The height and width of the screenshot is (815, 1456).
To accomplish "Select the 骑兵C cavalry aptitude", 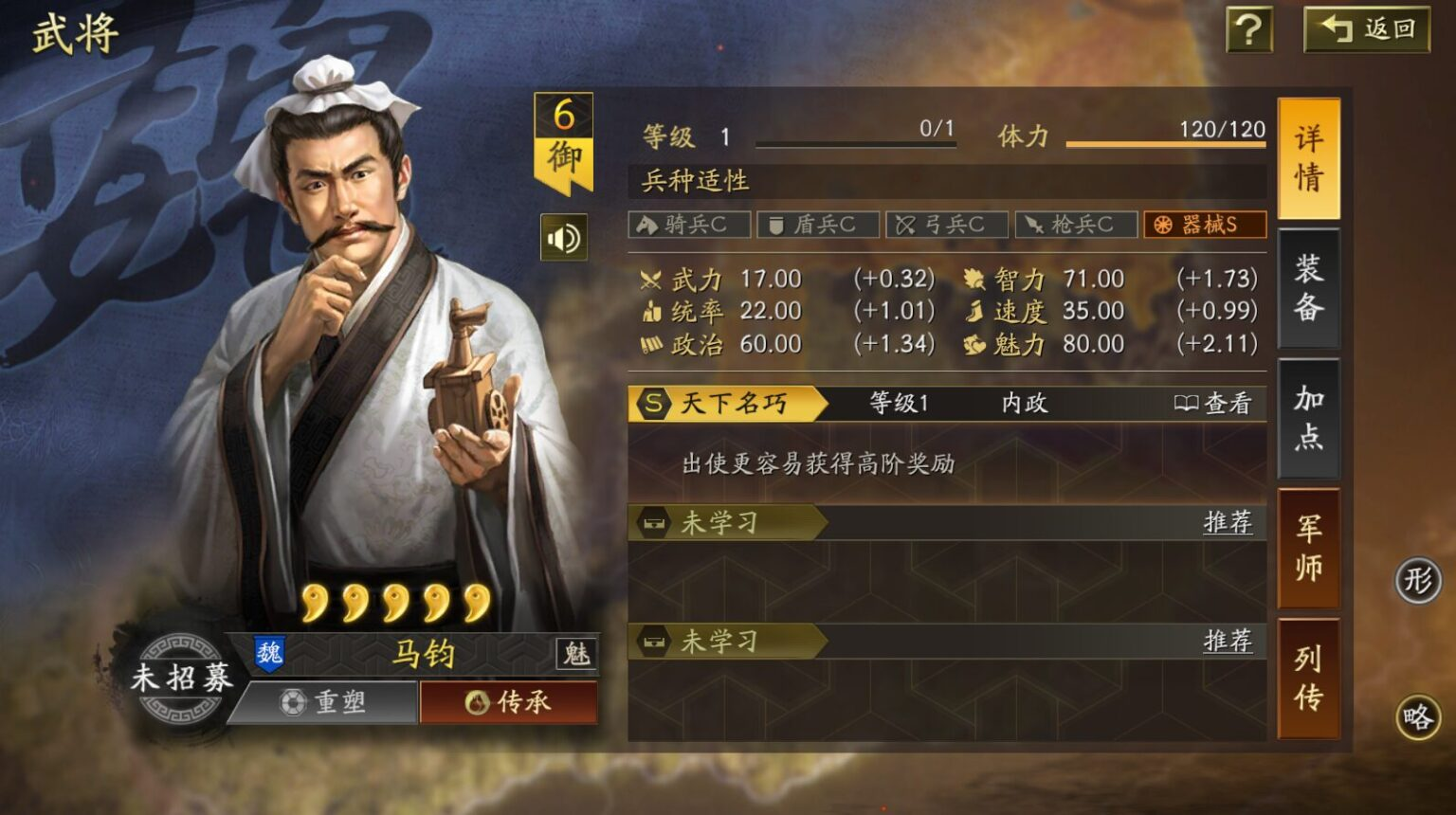I will tap(689, 225).
